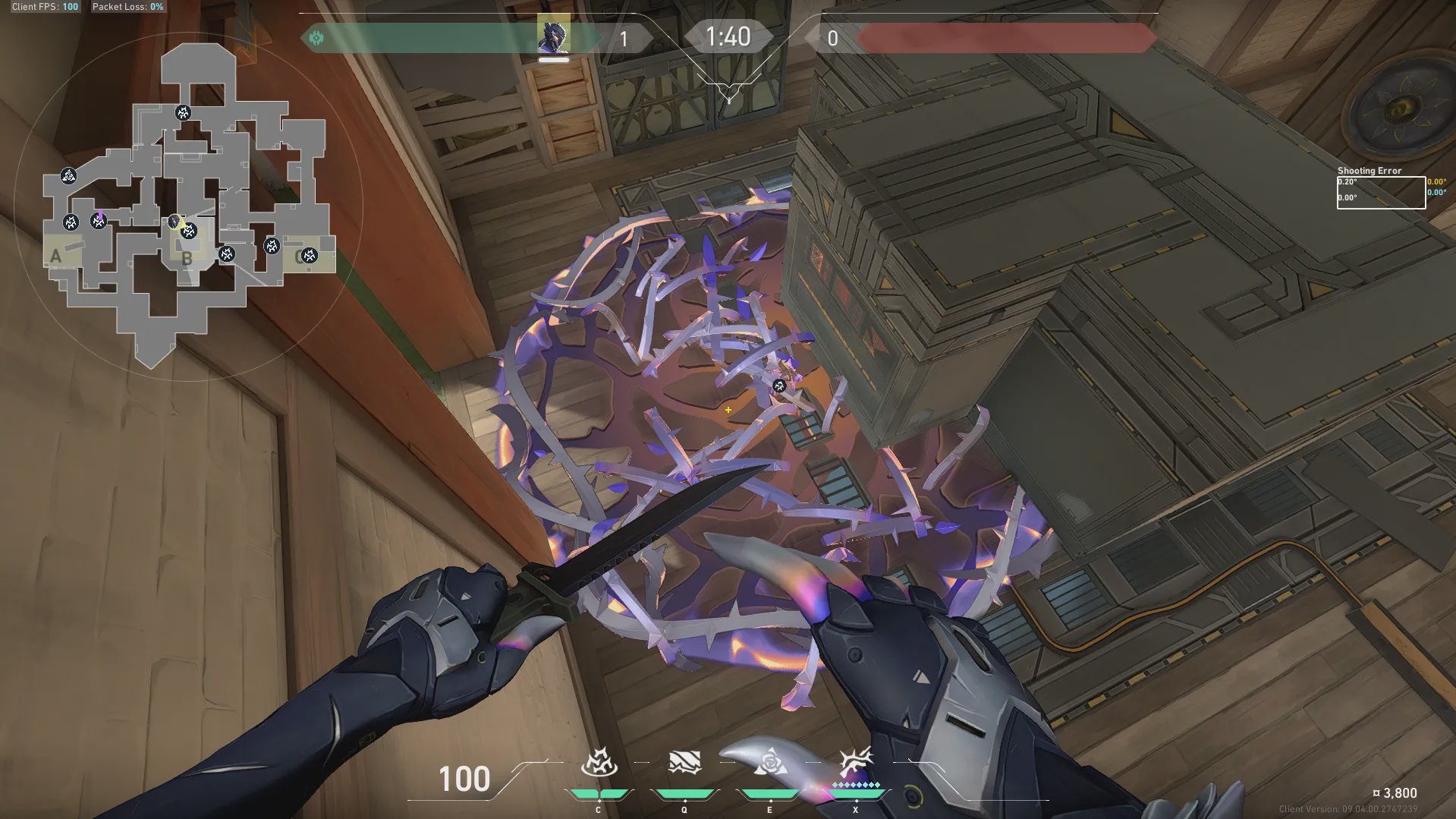1456x819 pixels.
Task: Select the Vyse agent portrait on scoreboard
Action: click(x=553, y=35)
